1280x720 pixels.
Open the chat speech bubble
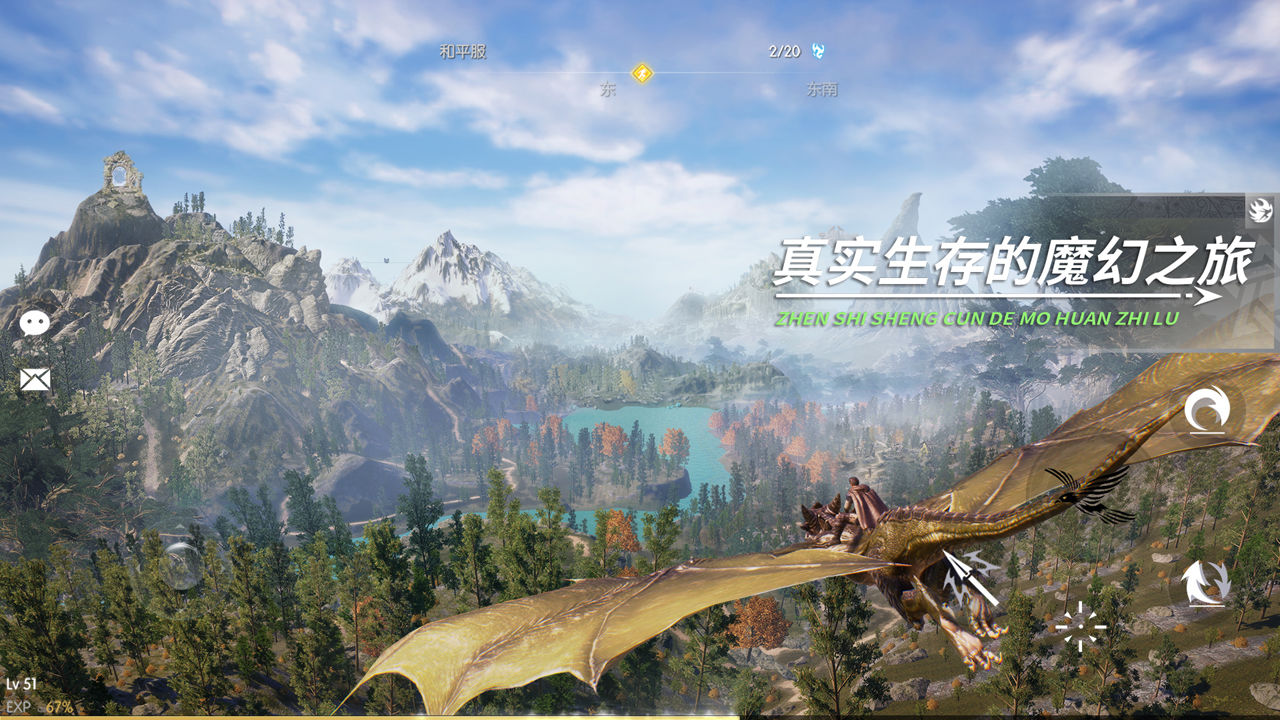(x=35, y=323)
